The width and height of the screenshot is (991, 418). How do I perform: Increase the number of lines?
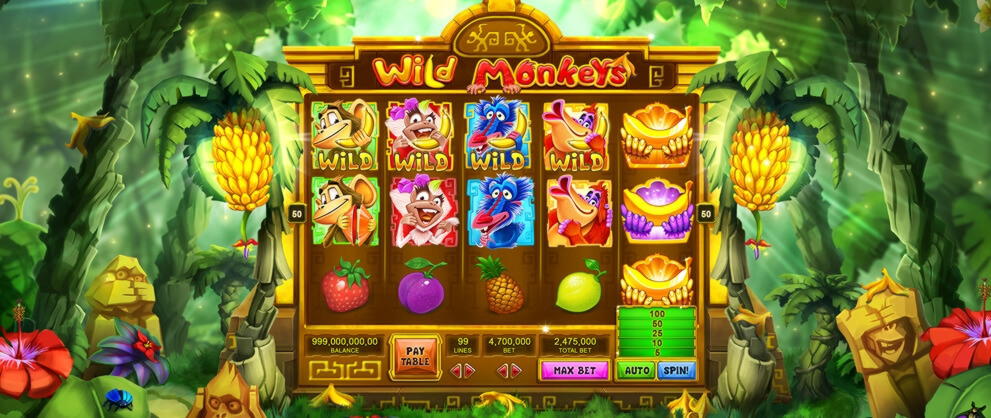471,371
